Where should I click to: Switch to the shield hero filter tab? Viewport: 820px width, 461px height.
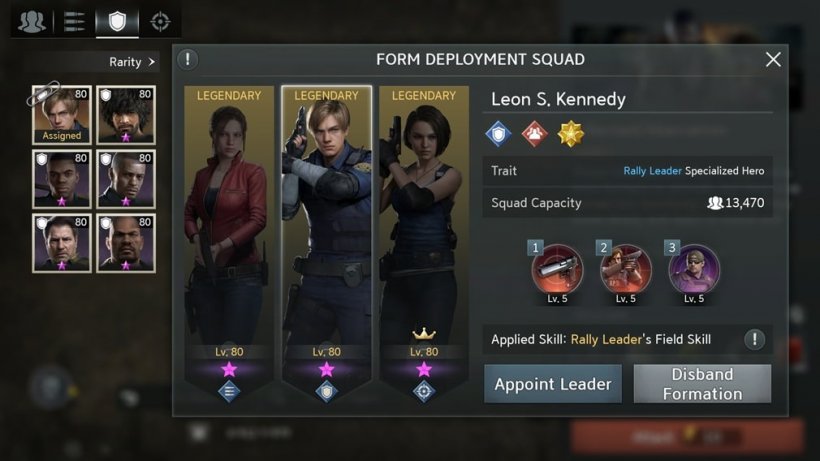point(117,21)
